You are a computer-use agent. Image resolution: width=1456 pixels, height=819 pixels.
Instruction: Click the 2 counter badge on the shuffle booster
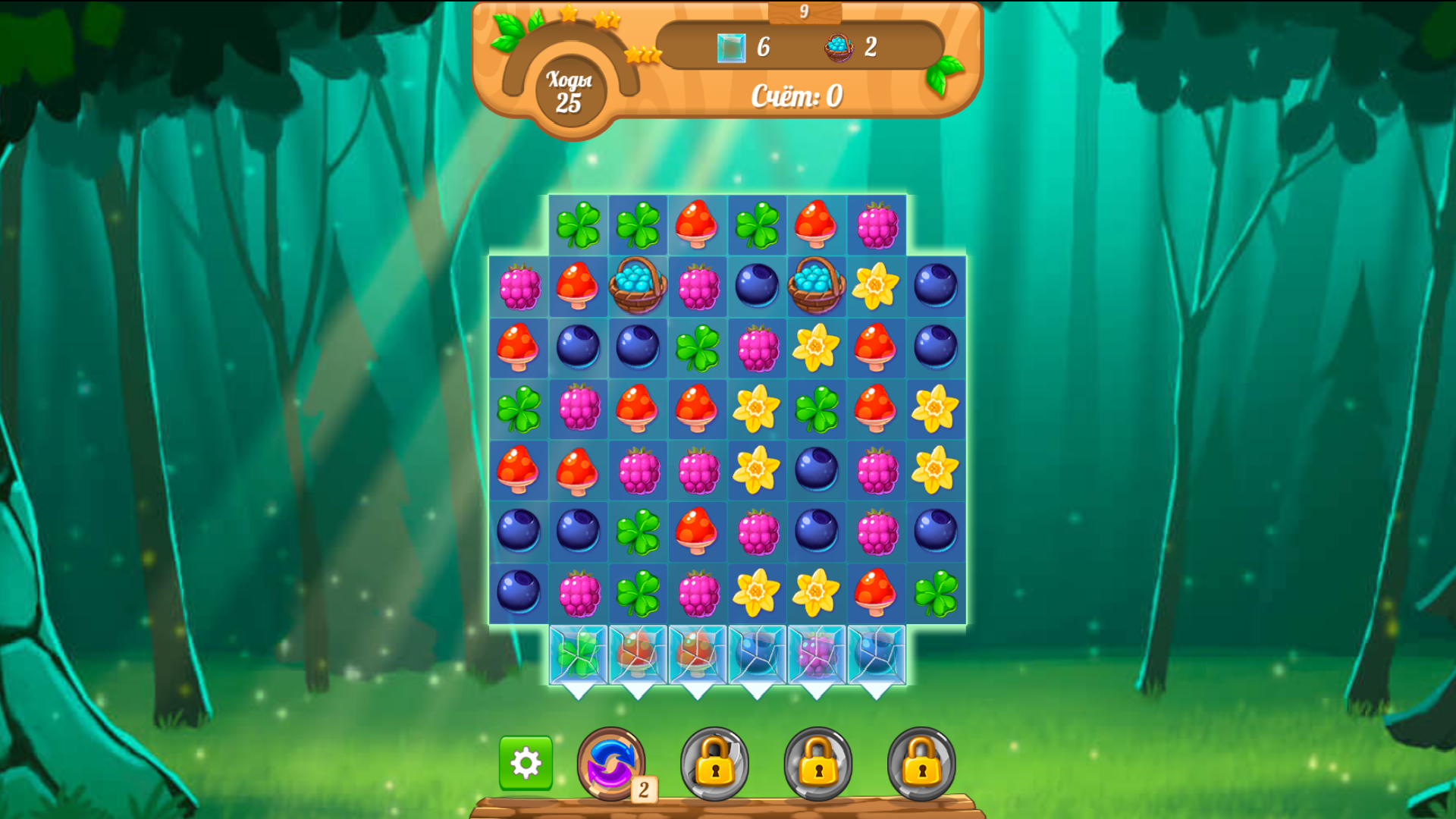[x=643, y=791]
